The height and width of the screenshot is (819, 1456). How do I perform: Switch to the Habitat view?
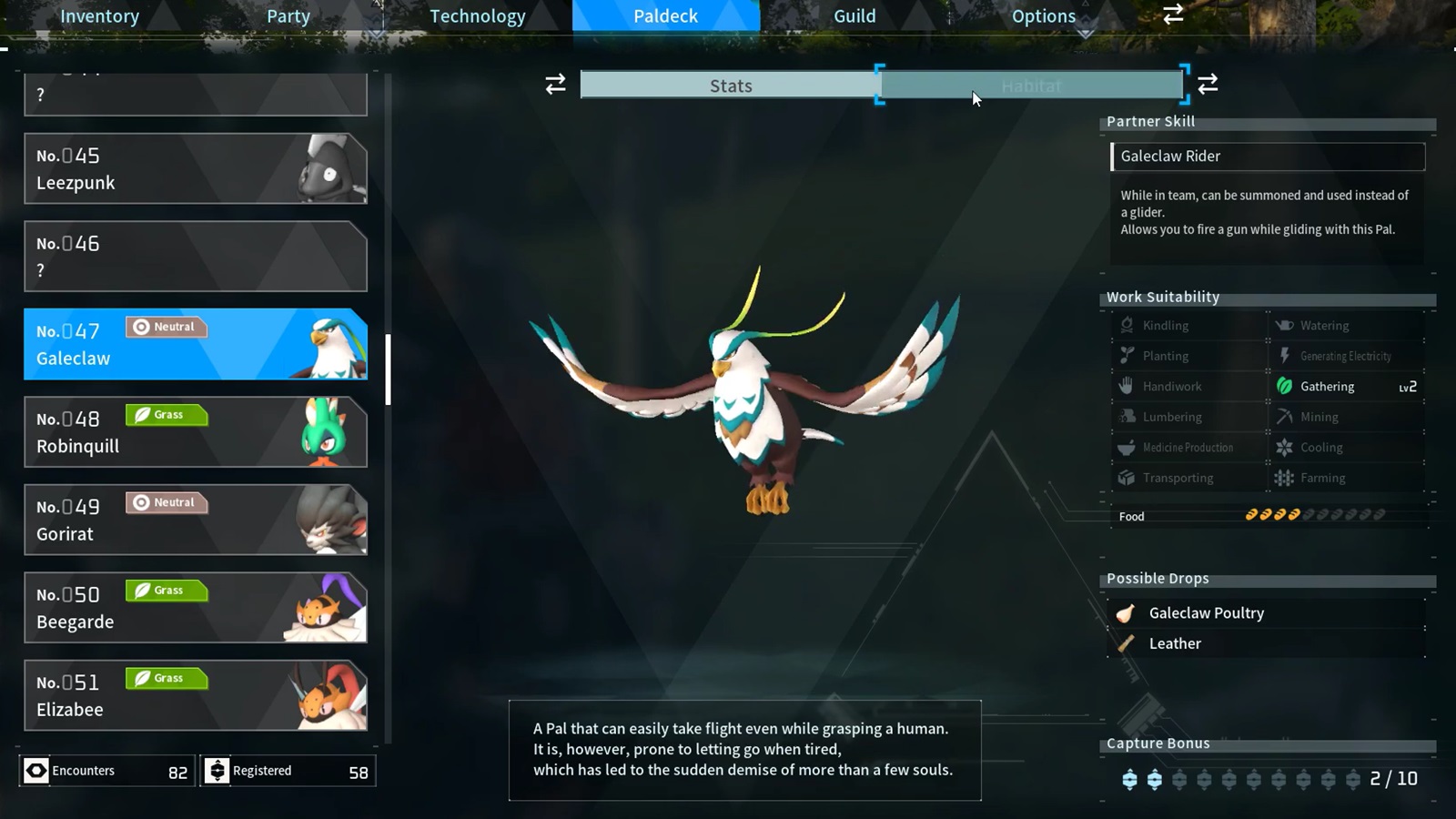pos(1031,86)
